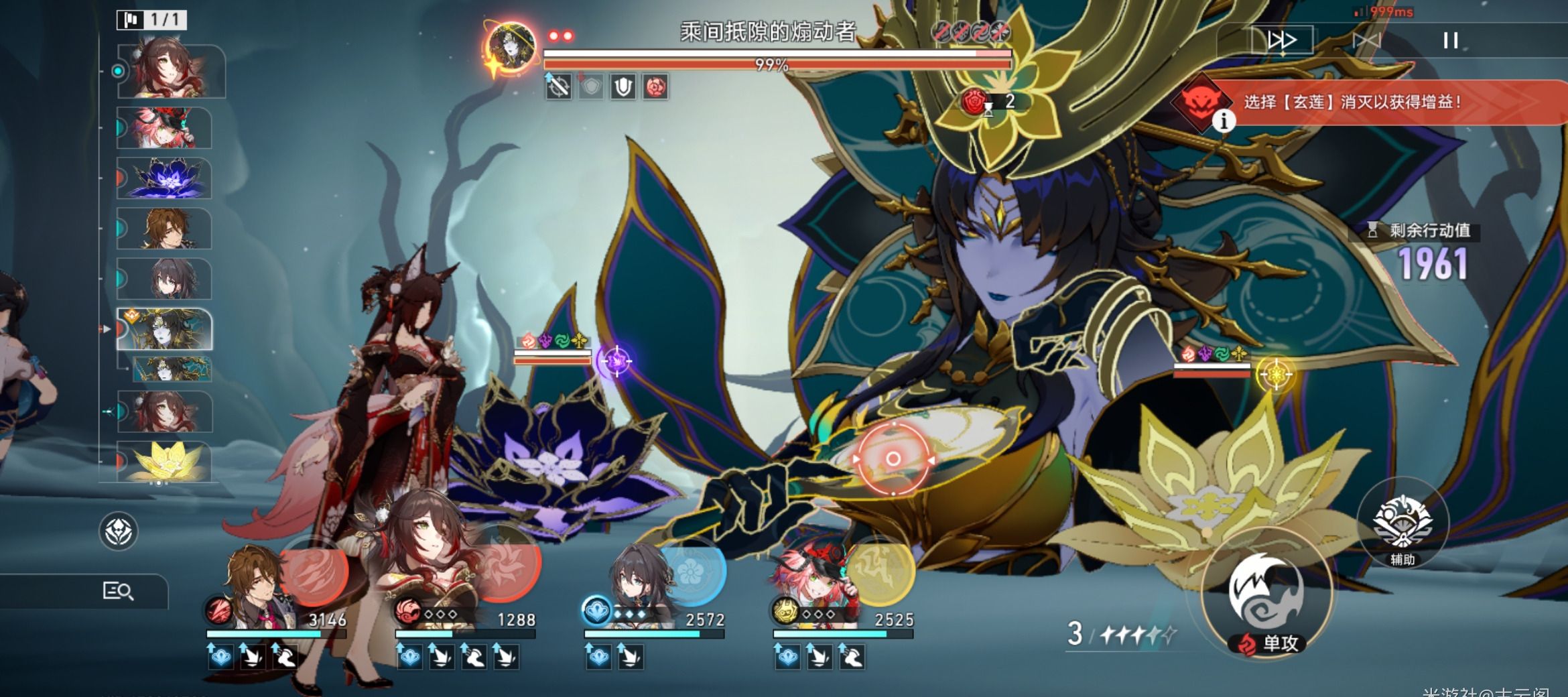Activate Ruan Mei's blue flower ultimate
The height and width of the screenshot is (697, 1568).
[x=692, y=570]
